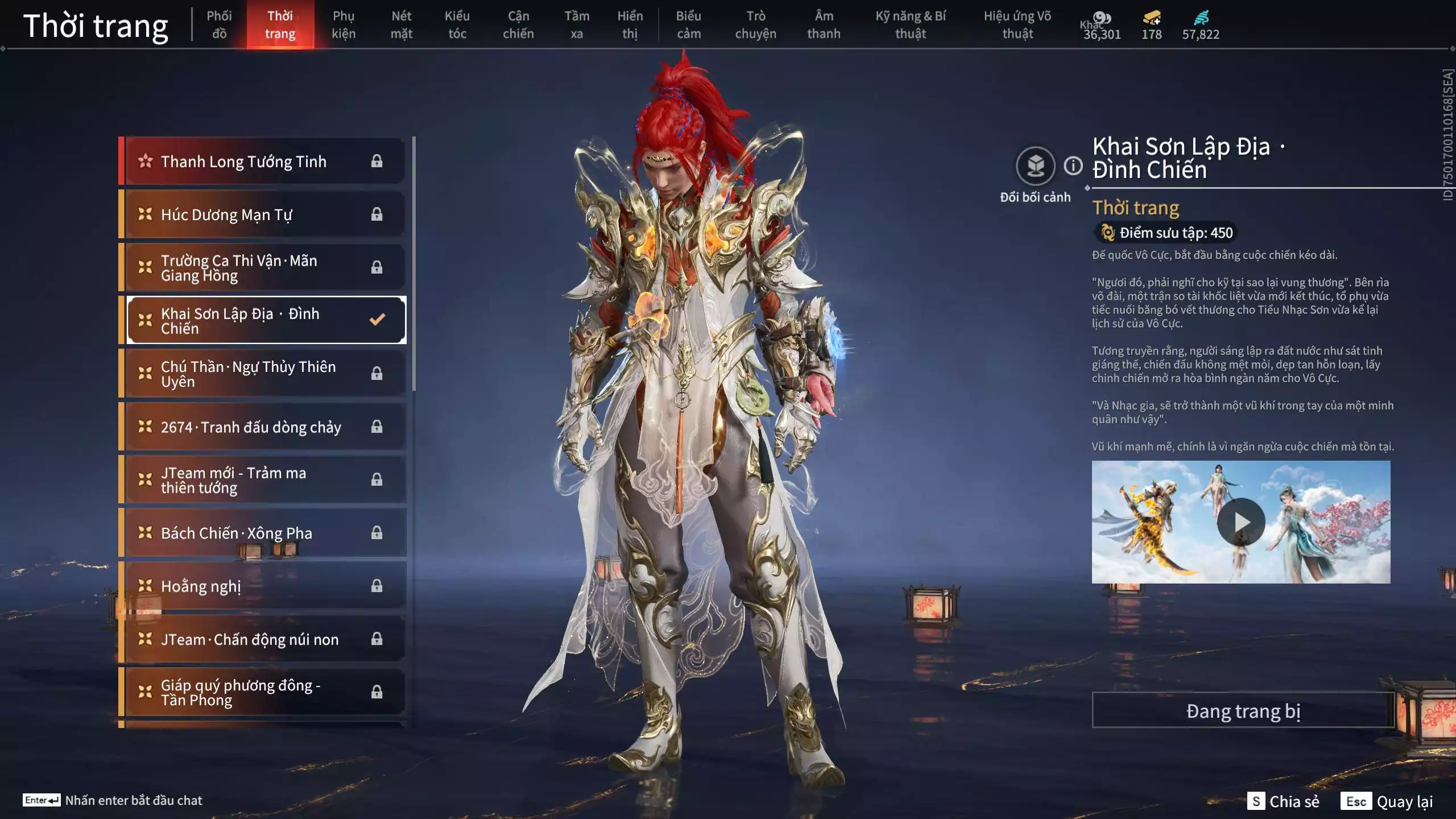Open the Biểu cảm tab

coord(688,25)
